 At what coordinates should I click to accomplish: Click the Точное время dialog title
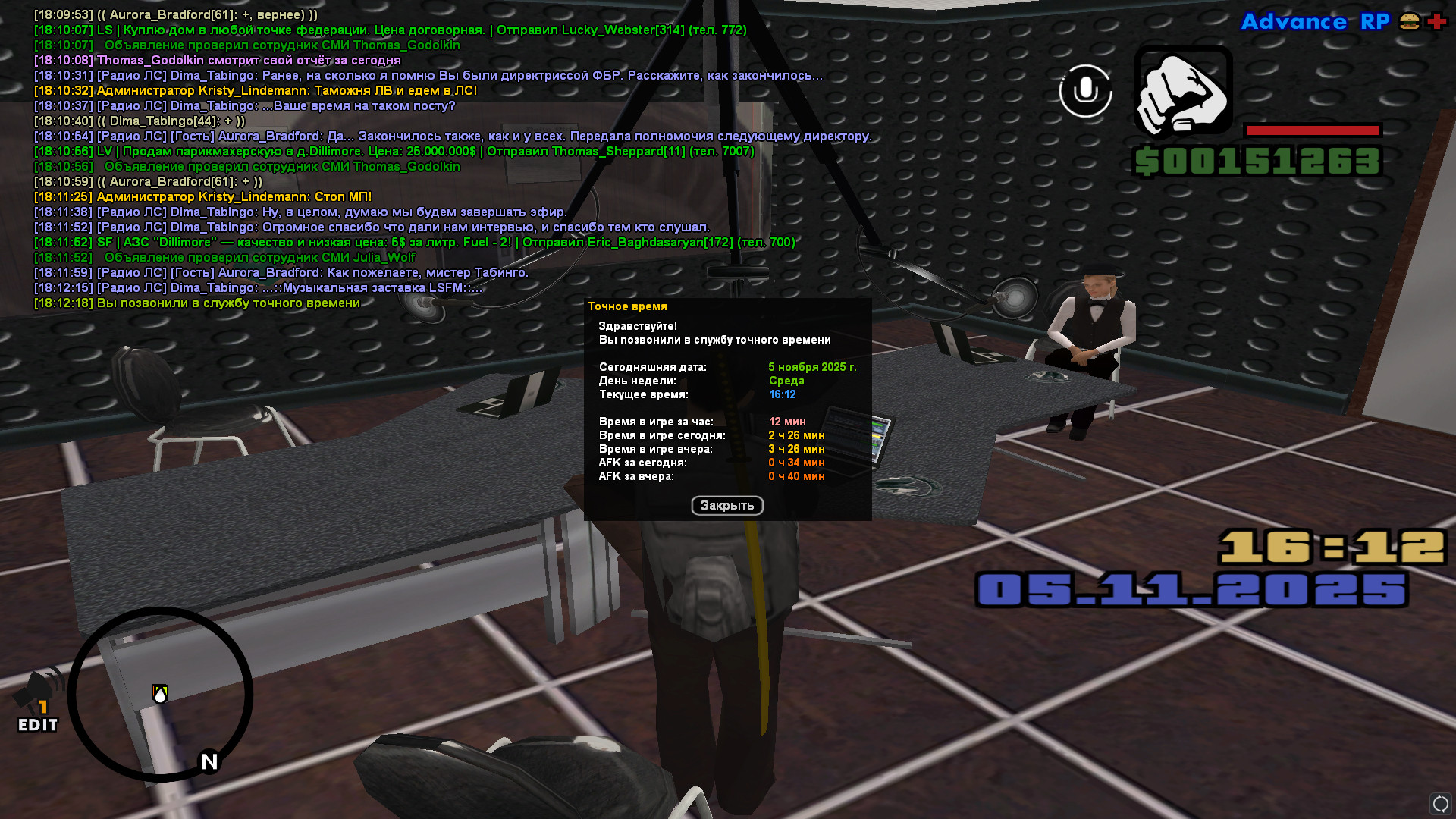pyautogui.click(x=628, y=306)
